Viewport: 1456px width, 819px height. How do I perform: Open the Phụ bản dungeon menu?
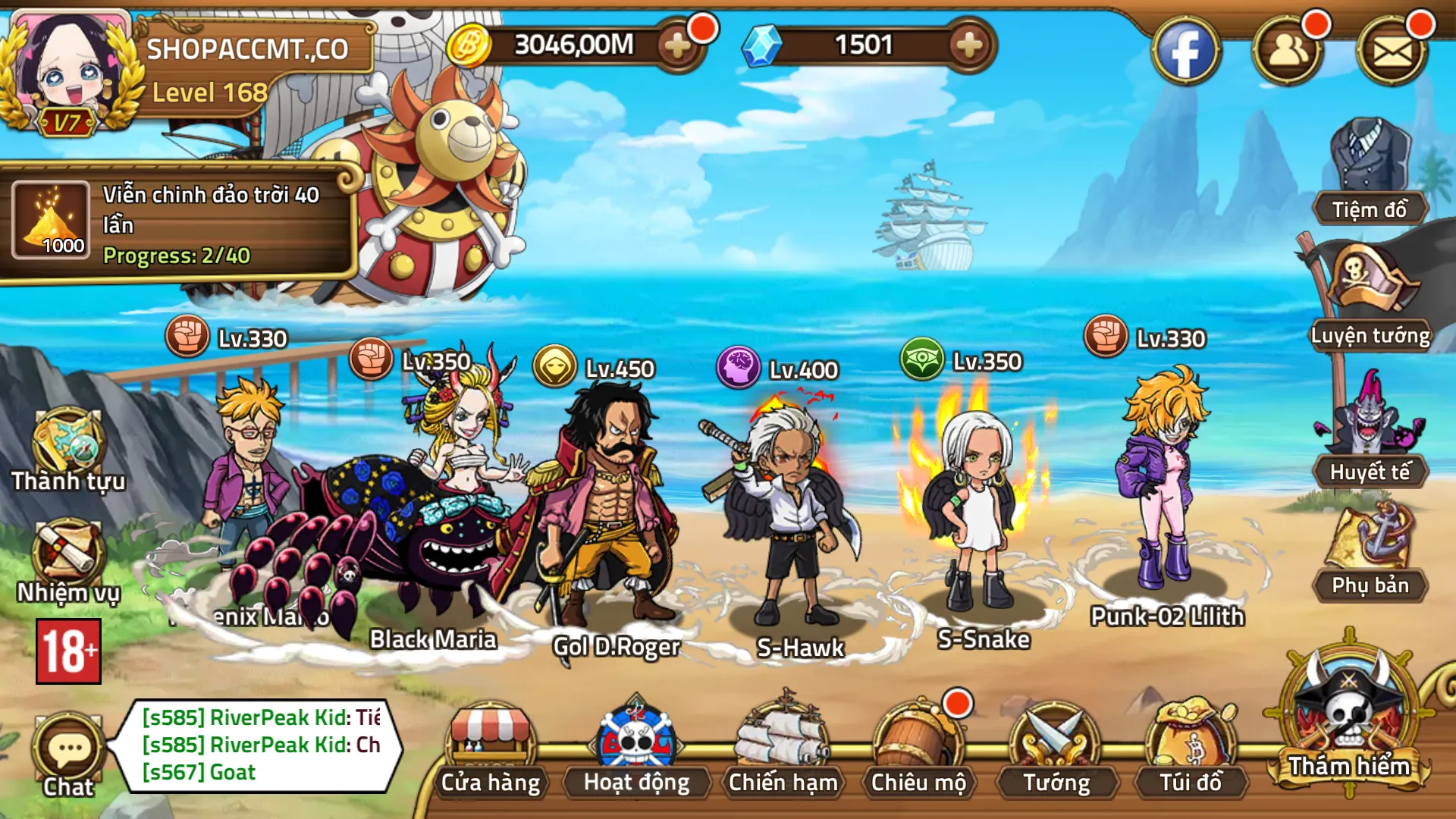(1370, 550)
